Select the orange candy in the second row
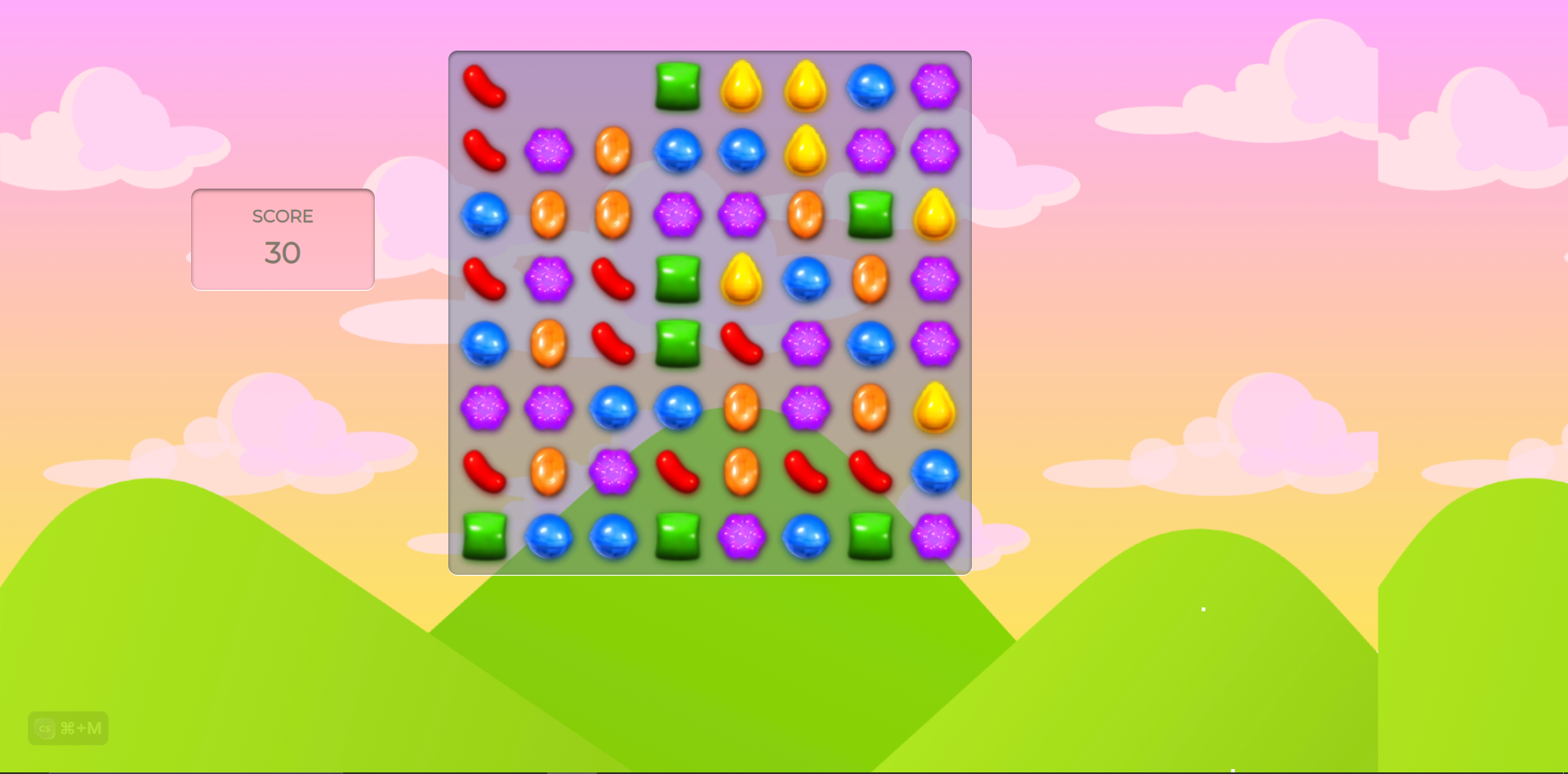The image size is (1568, 774). click(x=612, y=151)
